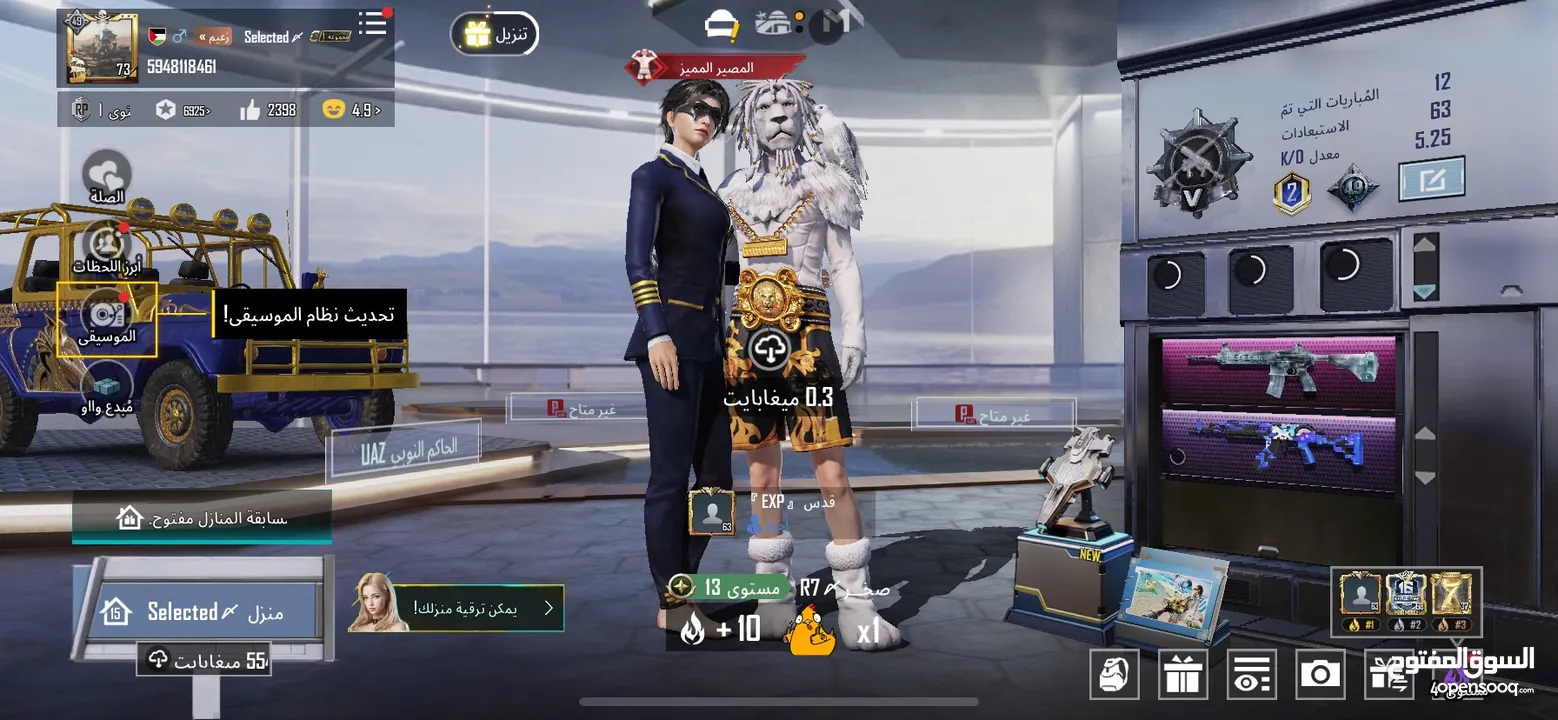Tap the home upgrade notification with girl portrait

pos(457,607)
